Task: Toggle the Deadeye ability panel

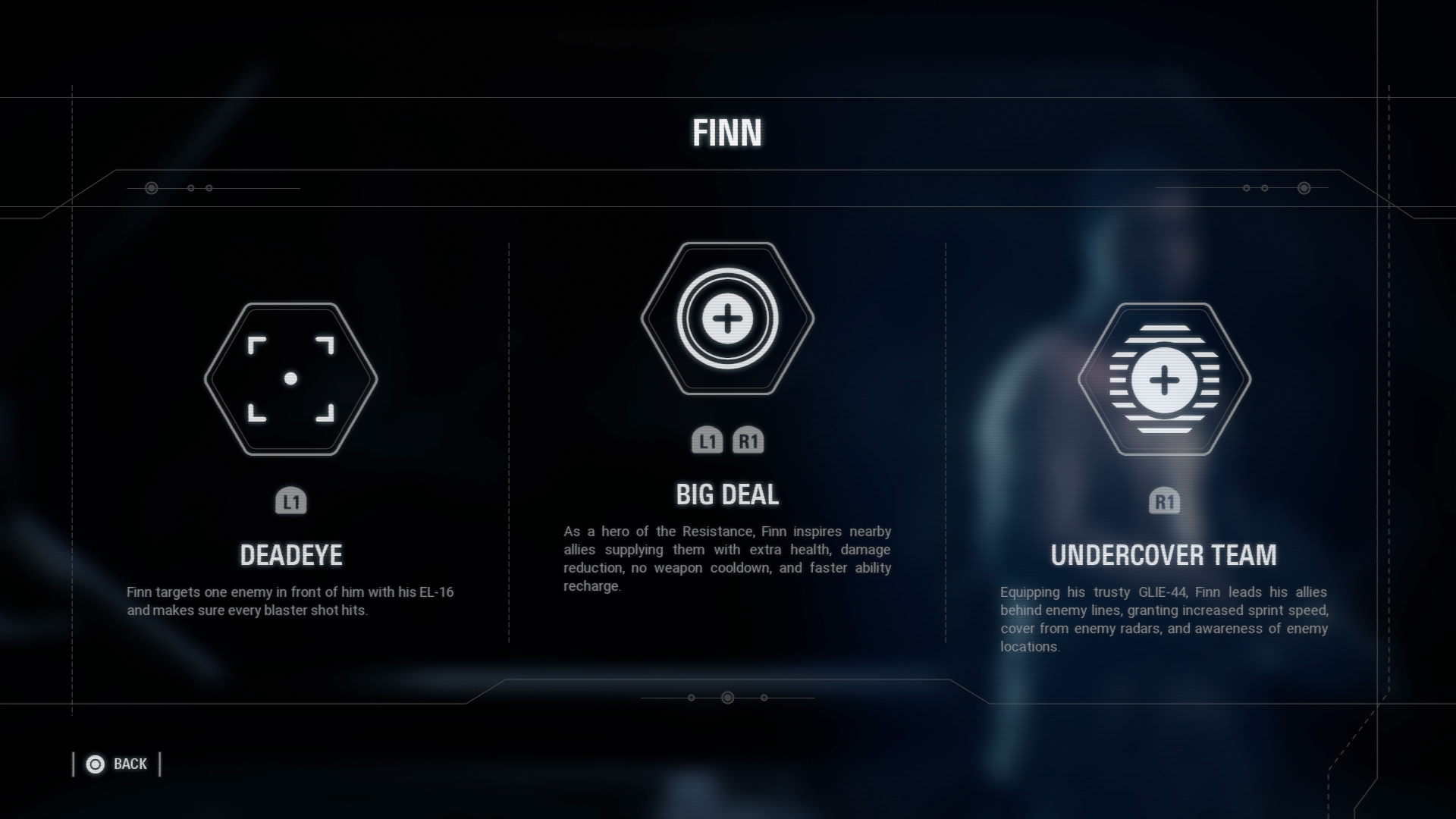Action: click(x=292, y=455)
